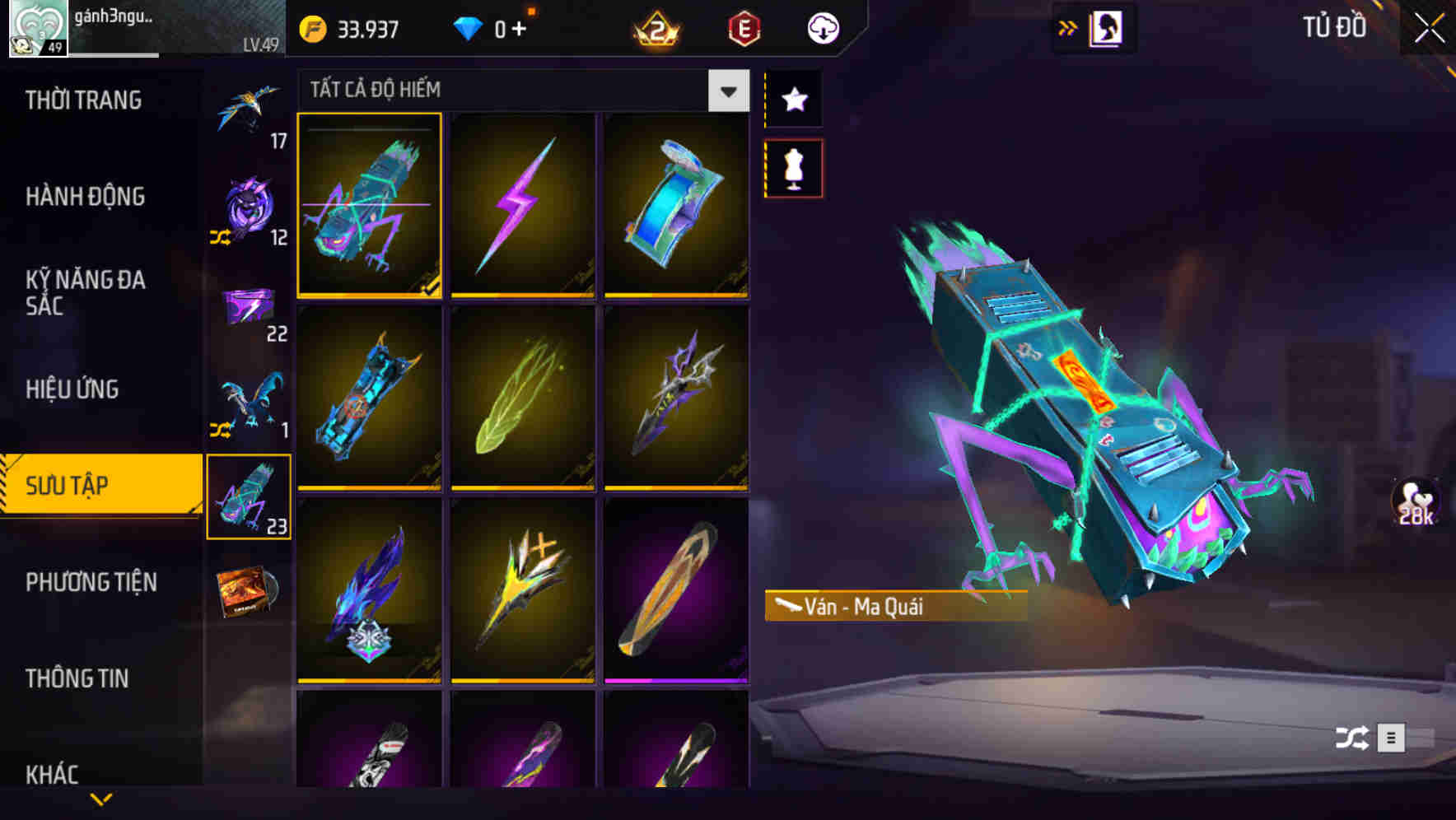Select the Ván - Ma Quái item thumbnail
Image resolution: width=1456 pixels, height=820 pixels.
(370, 206)
